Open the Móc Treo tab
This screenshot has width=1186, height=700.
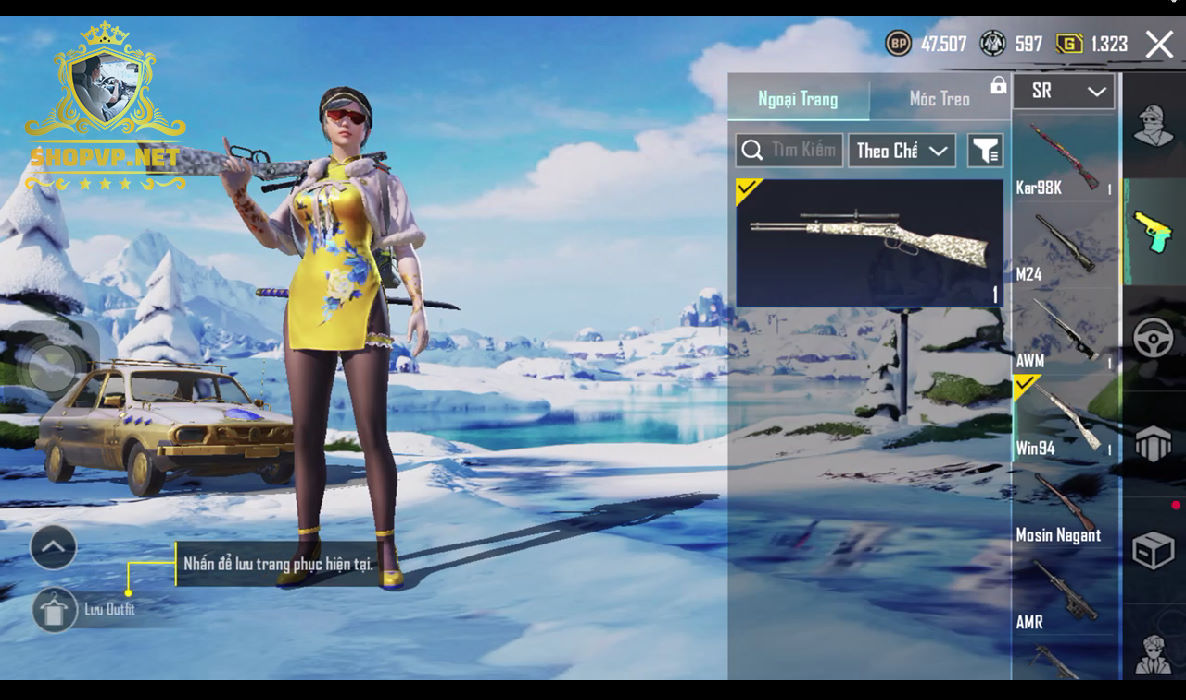coord(939,99)
